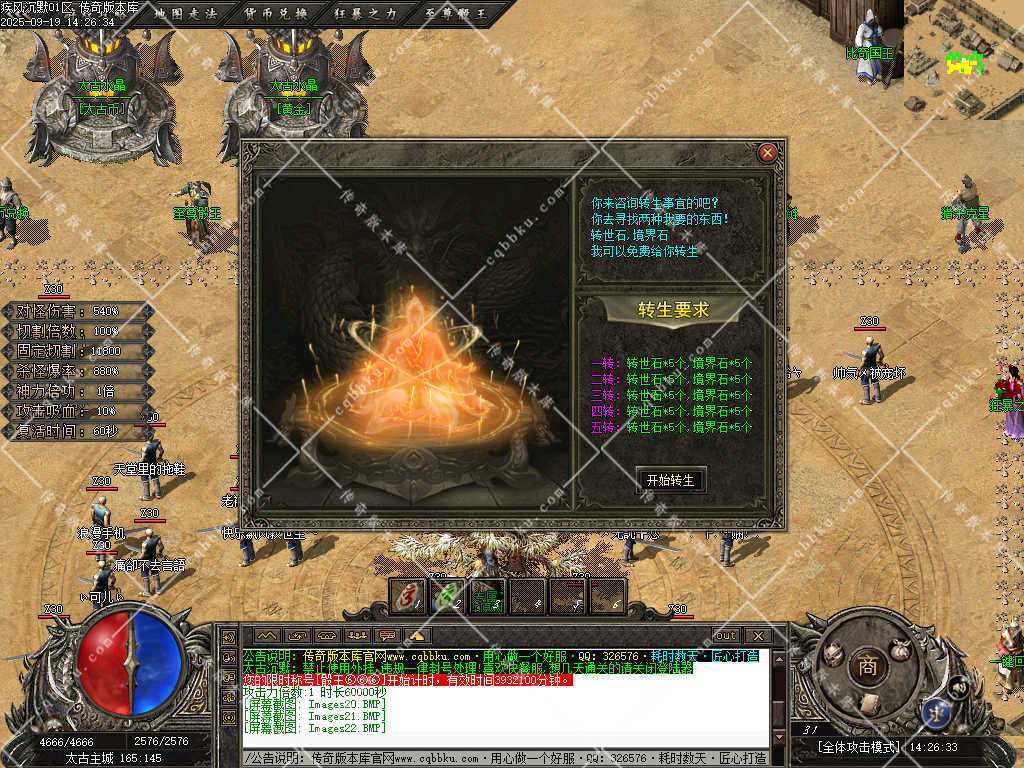Use the green item in hotbar slot two
The height and width of the screenshot is (768, 1024).
447,596
